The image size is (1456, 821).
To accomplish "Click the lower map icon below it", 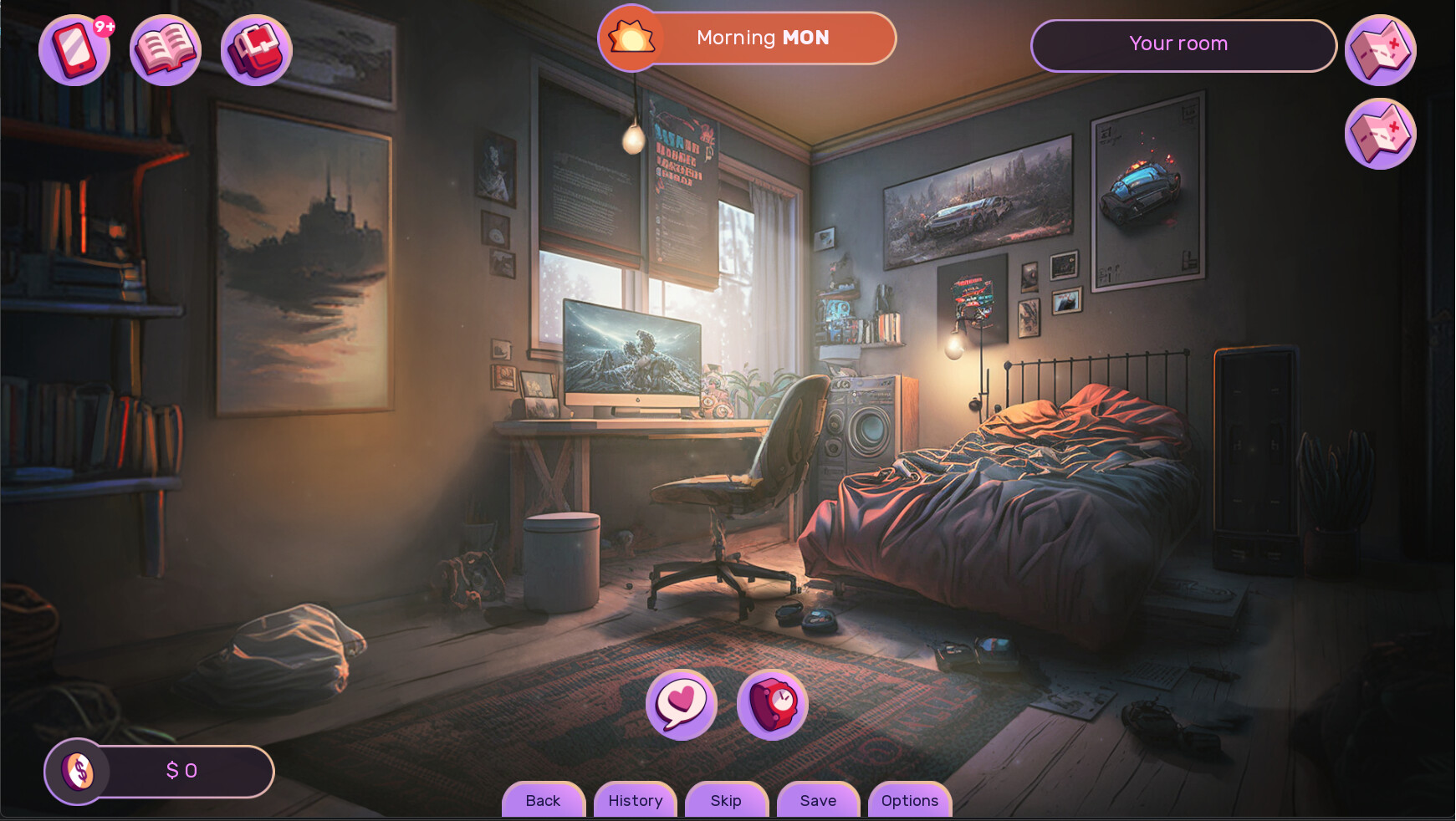I will [1380, 134].
